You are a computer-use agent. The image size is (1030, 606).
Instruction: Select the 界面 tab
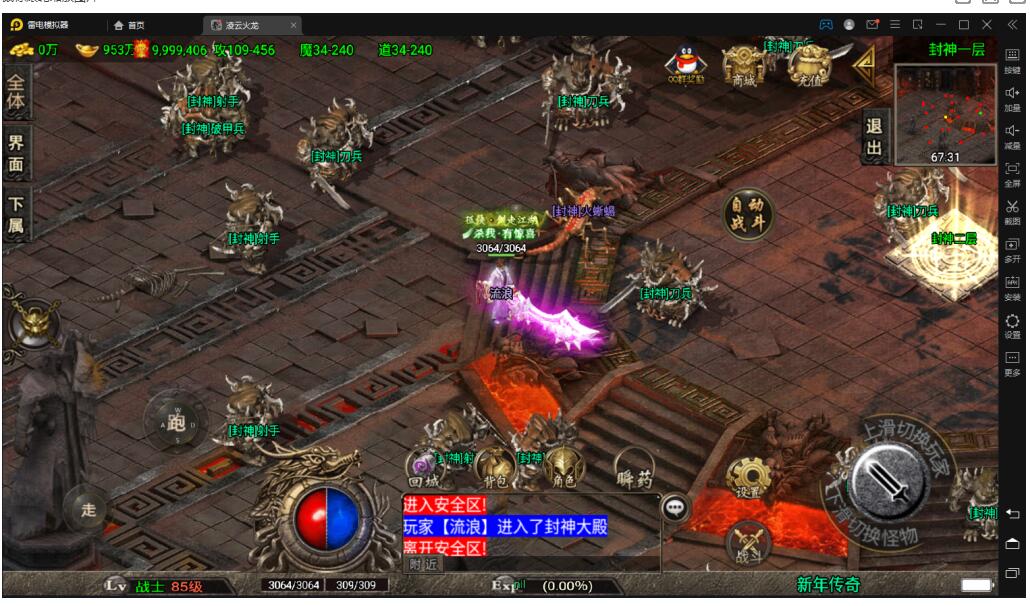point(16,153)
